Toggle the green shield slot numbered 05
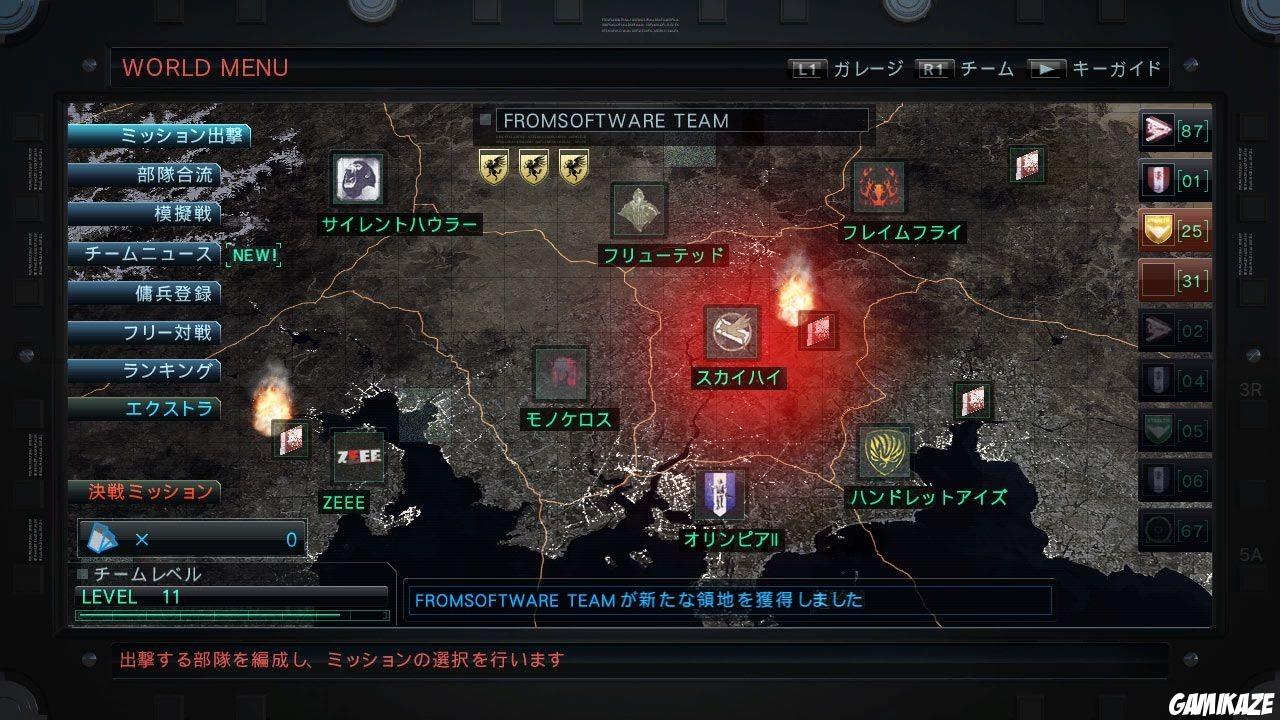Screen dimensions: 1280x720 (x=1175, y=431)
